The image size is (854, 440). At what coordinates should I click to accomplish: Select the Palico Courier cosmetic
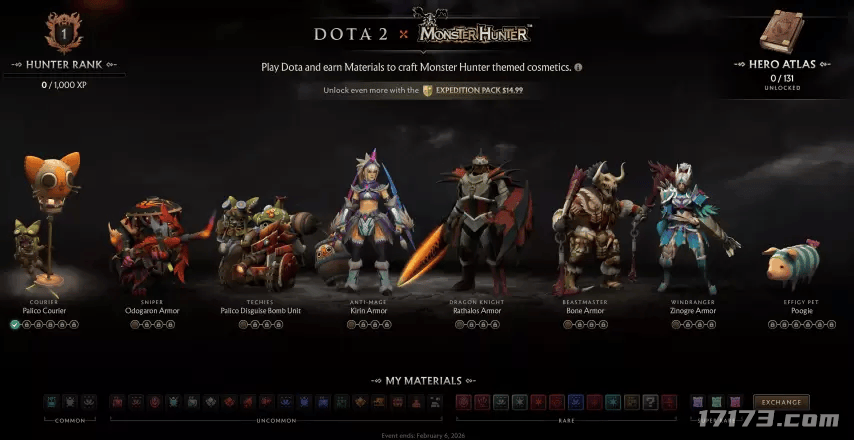[44, 240]
